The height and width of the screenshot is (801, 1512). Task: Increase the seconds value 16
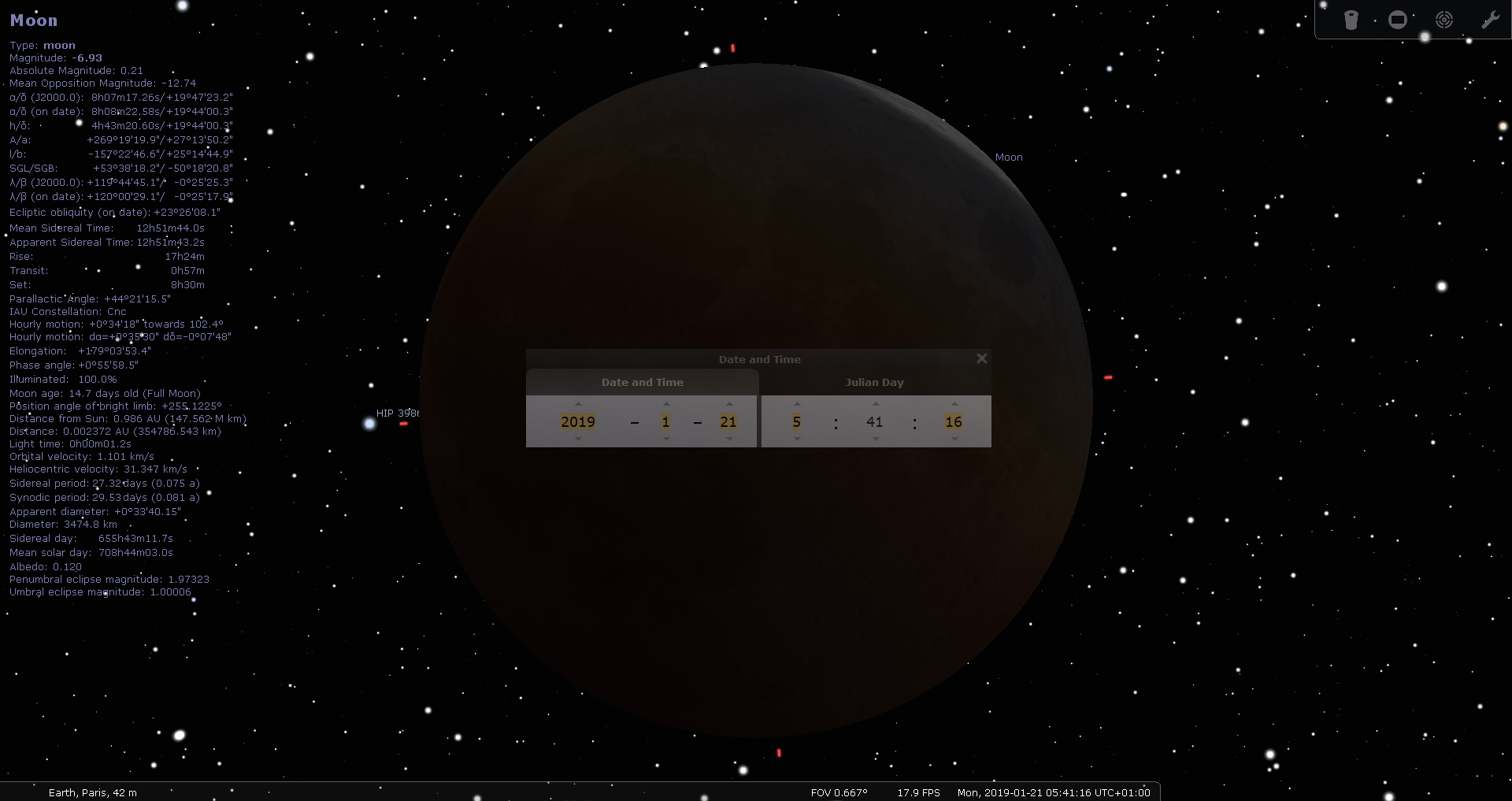tap(953, 404)
